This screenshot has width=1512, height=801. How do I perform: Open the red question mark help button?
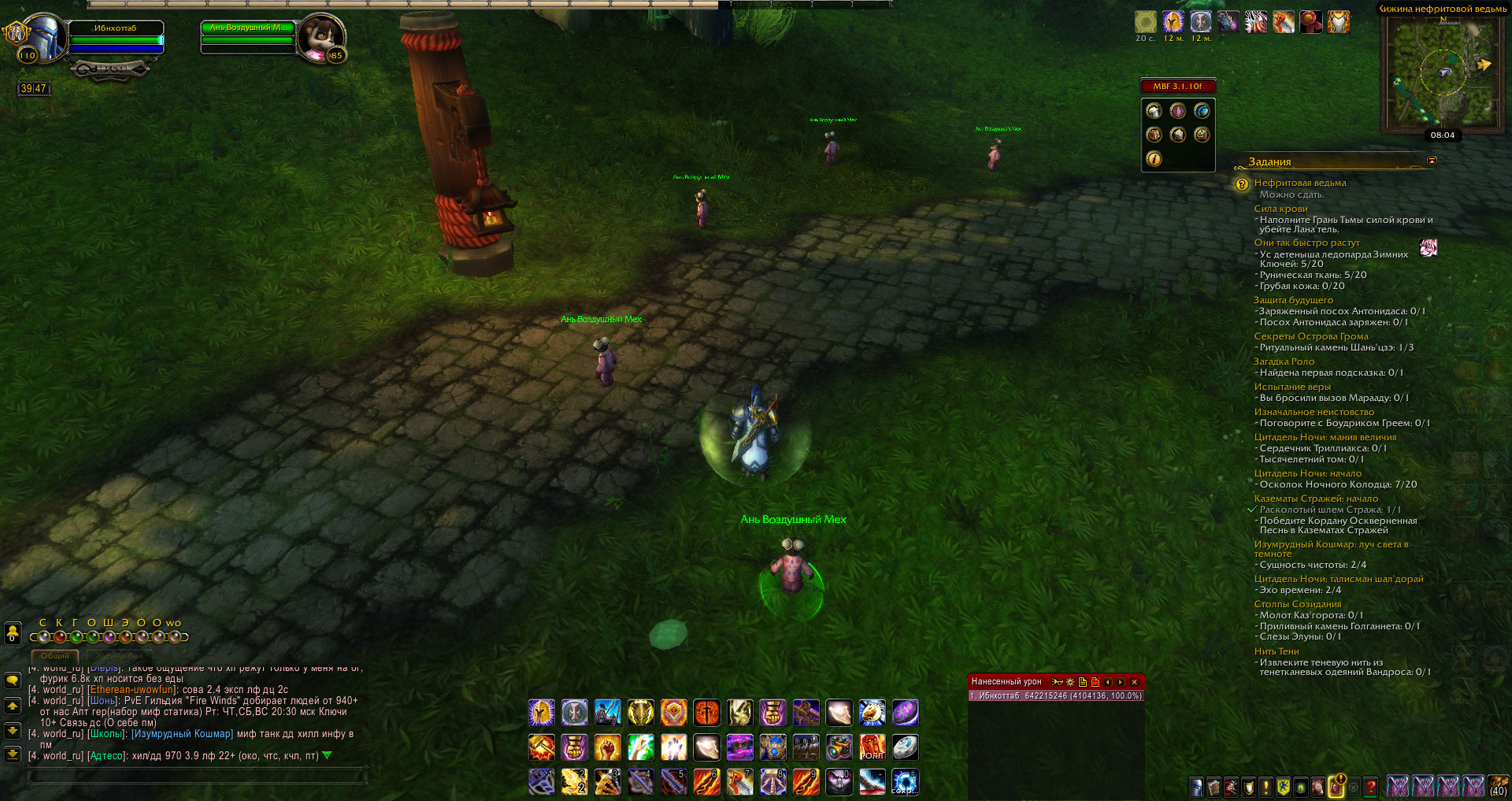[1370, 786]
